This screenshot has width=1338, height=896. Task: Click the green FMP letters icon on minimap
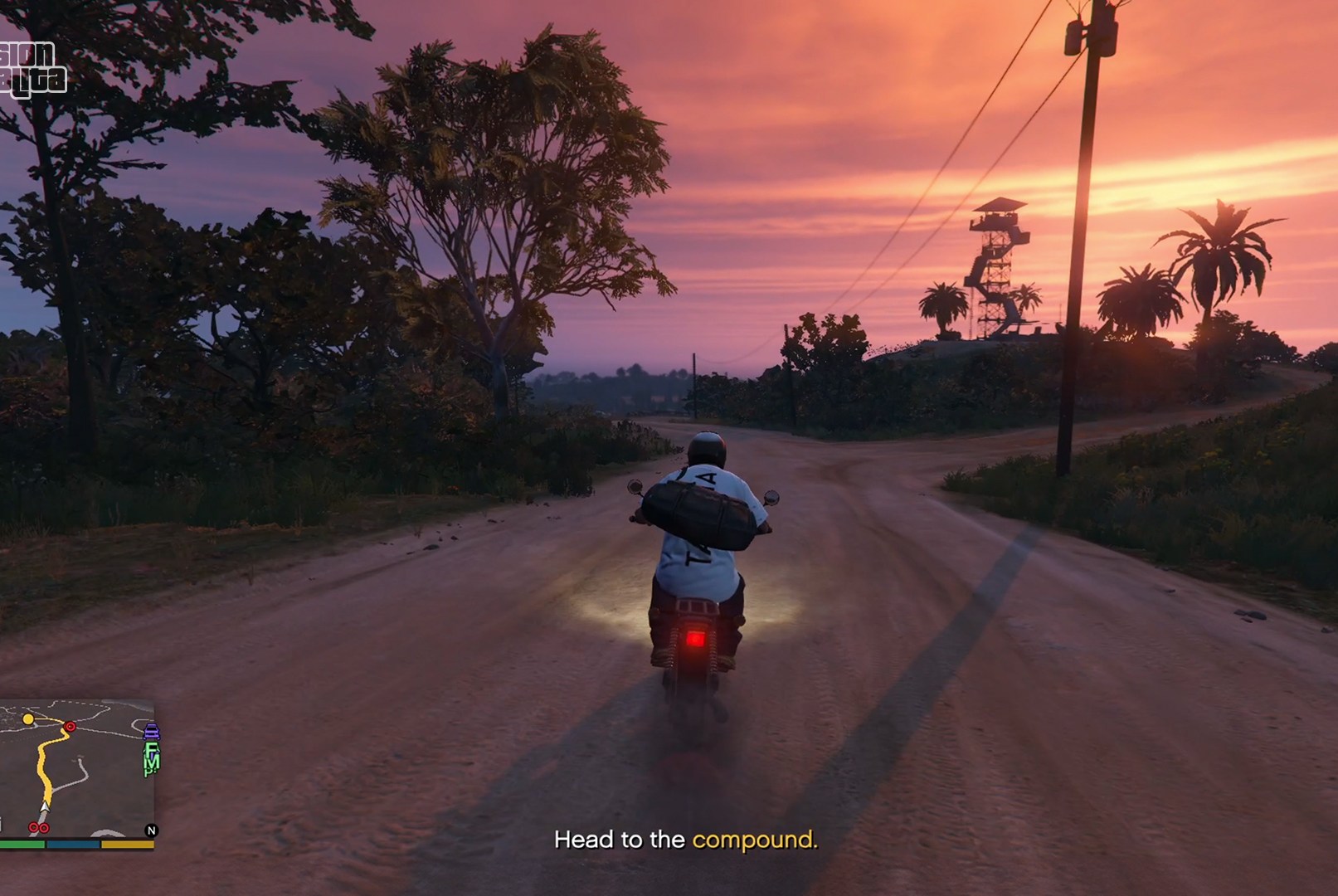tap(151, 760)
